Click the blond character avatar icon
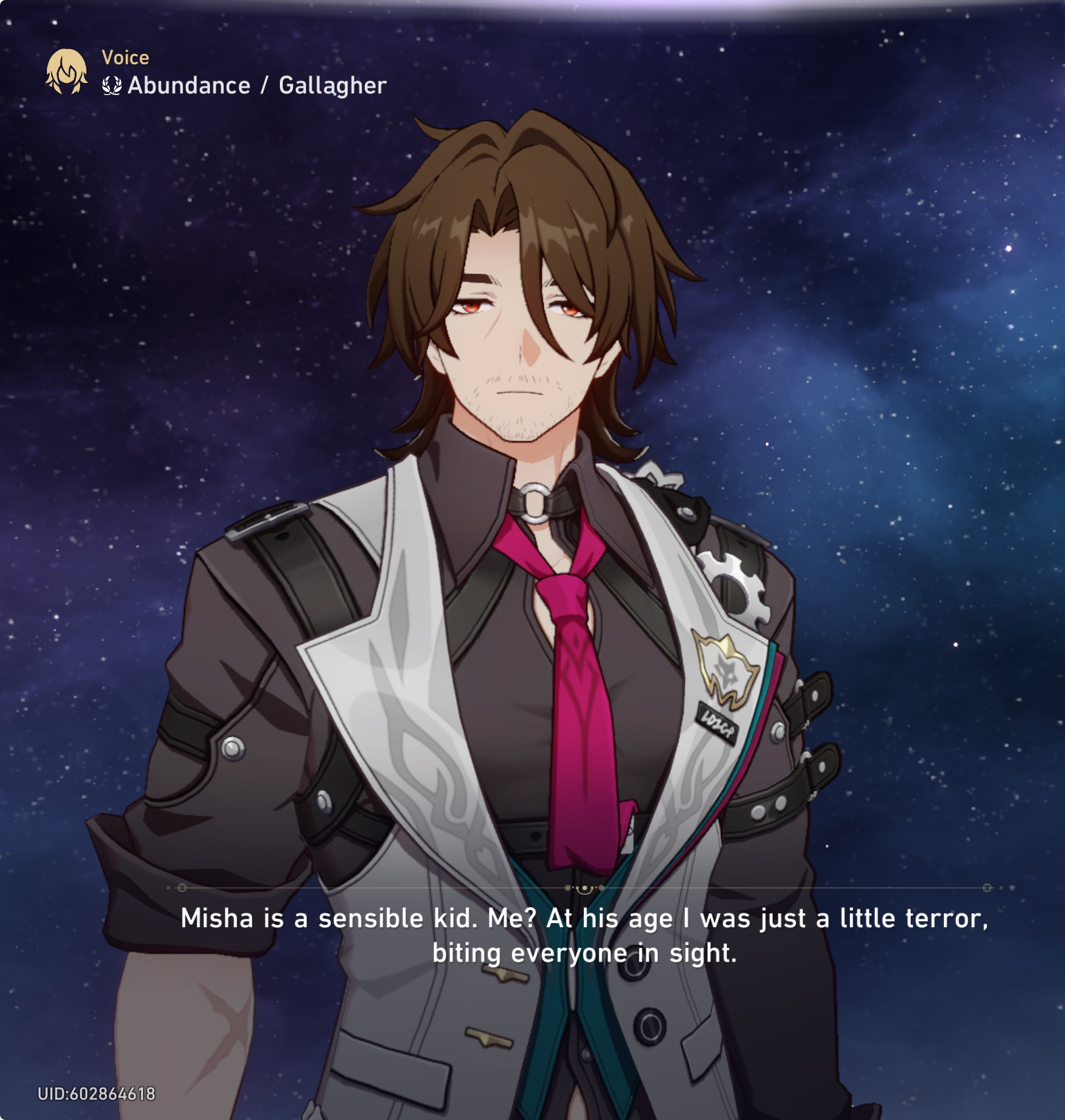The height and width of the screenshot is (1120, 1065). (x=66, y=71)
